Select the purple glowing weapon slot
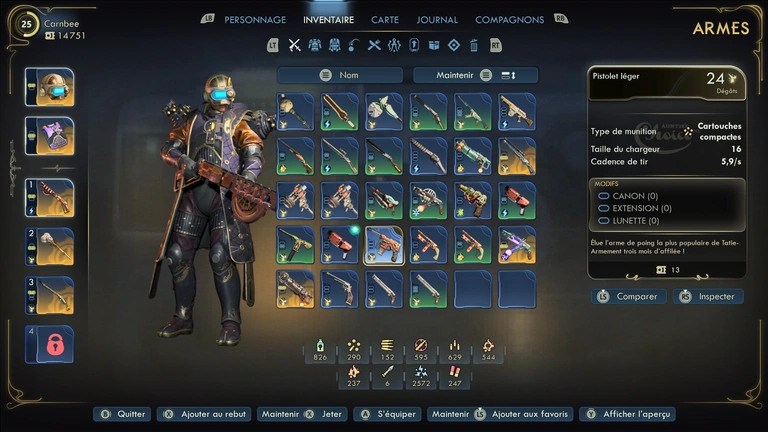The height and width of the screenshot is (432, 768). point(517,245)
